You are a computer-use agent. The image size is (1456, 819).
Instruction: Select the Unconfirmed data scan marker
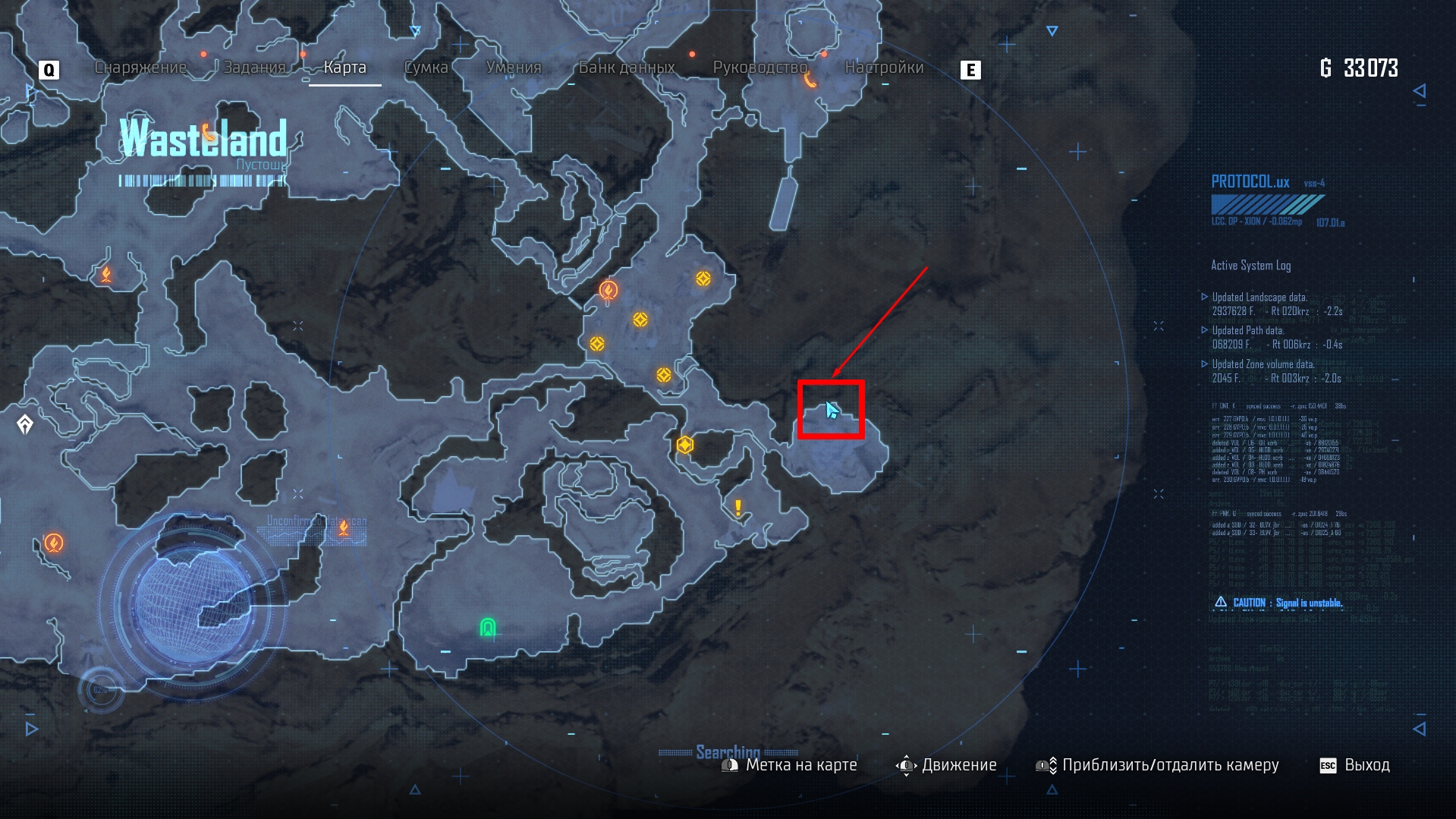pyautogui.click(x=344, y=528)
